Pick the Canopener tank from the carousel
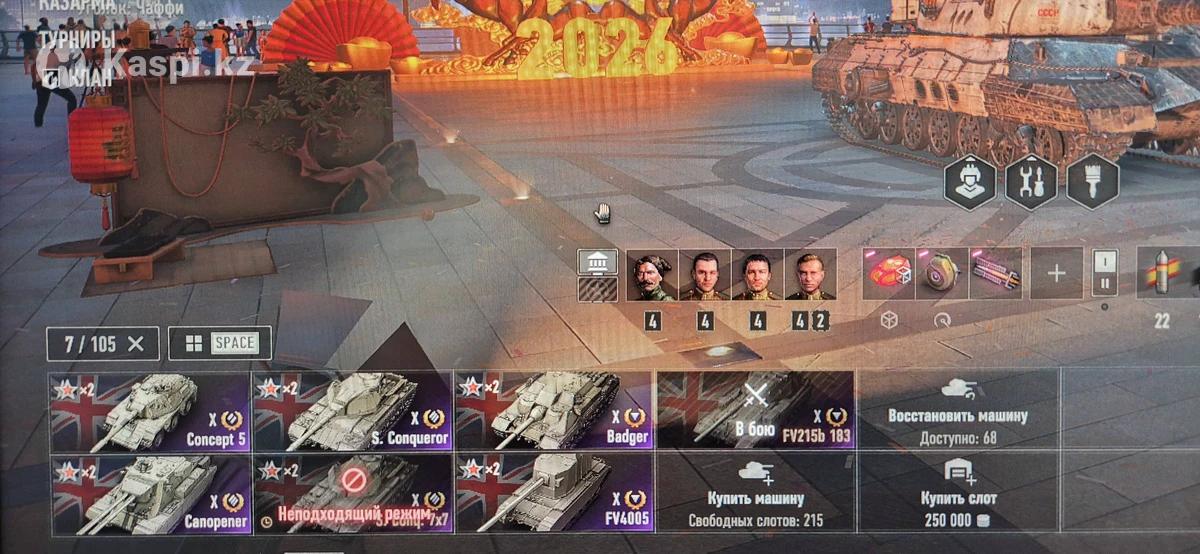Viewport: 1200px width, 554px height. [150, 493]
